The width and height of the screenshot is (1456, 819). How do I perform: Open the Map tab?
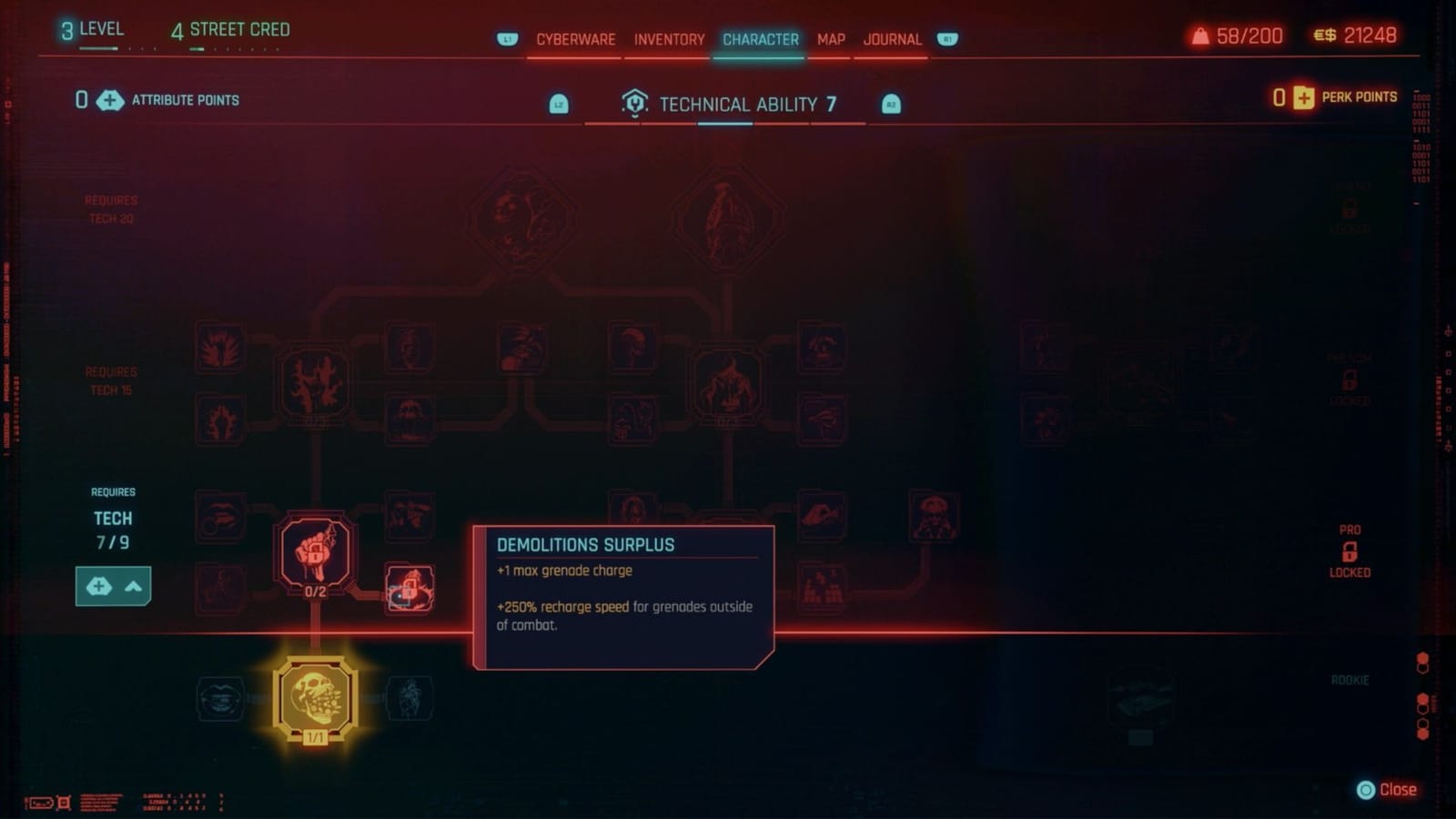pos(829,40)
